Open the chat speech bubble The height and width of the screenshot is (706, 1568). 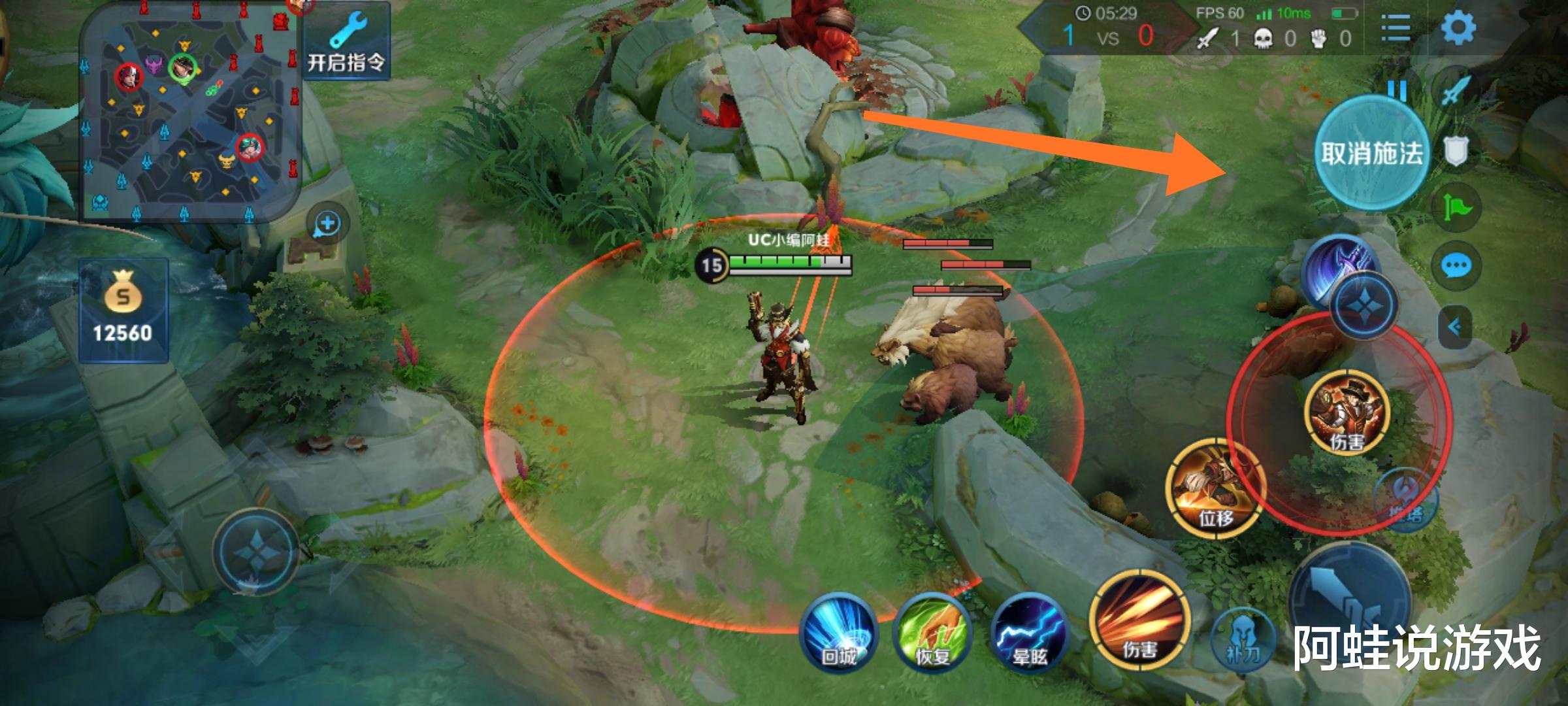(1456, 266)
